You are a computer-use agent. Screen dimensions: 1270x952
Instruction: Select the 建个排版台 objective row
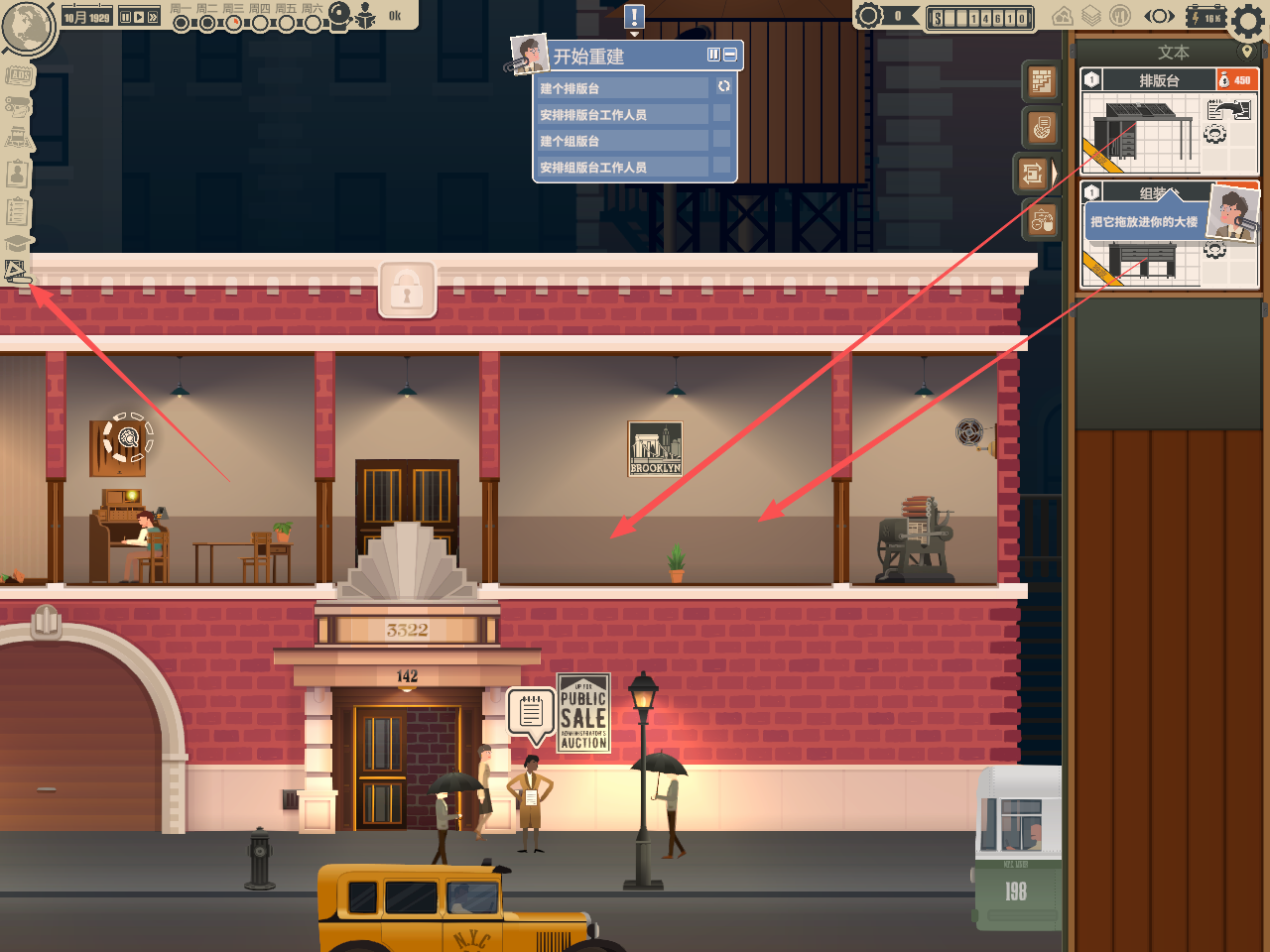[x=623, y=88]
